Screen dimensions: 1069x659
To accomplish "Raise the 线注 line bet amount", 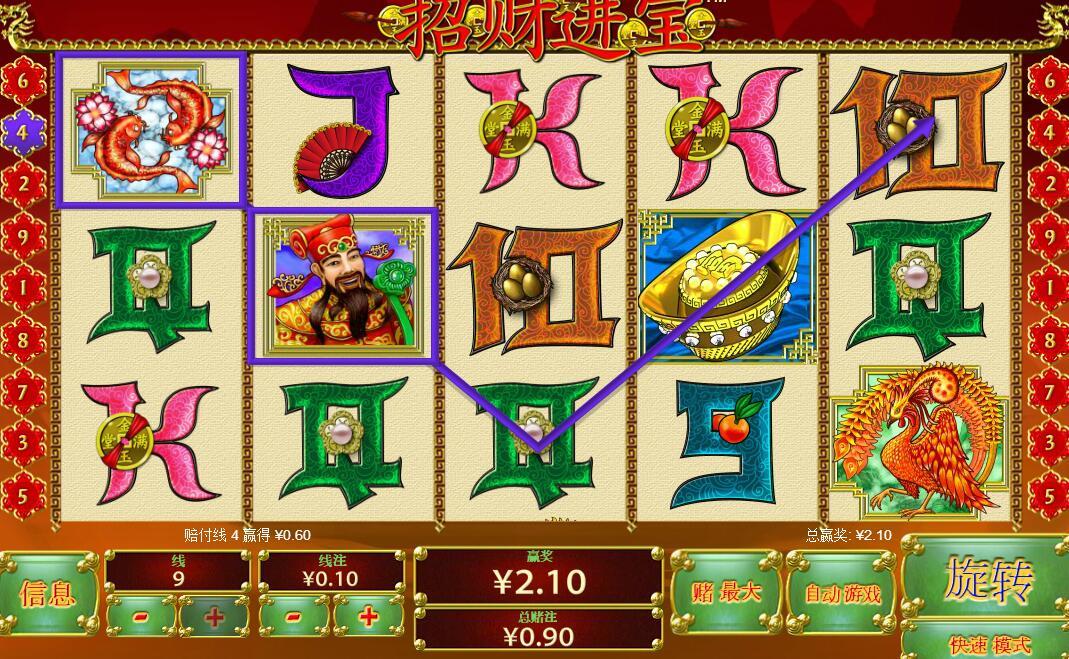I will 368,617.
